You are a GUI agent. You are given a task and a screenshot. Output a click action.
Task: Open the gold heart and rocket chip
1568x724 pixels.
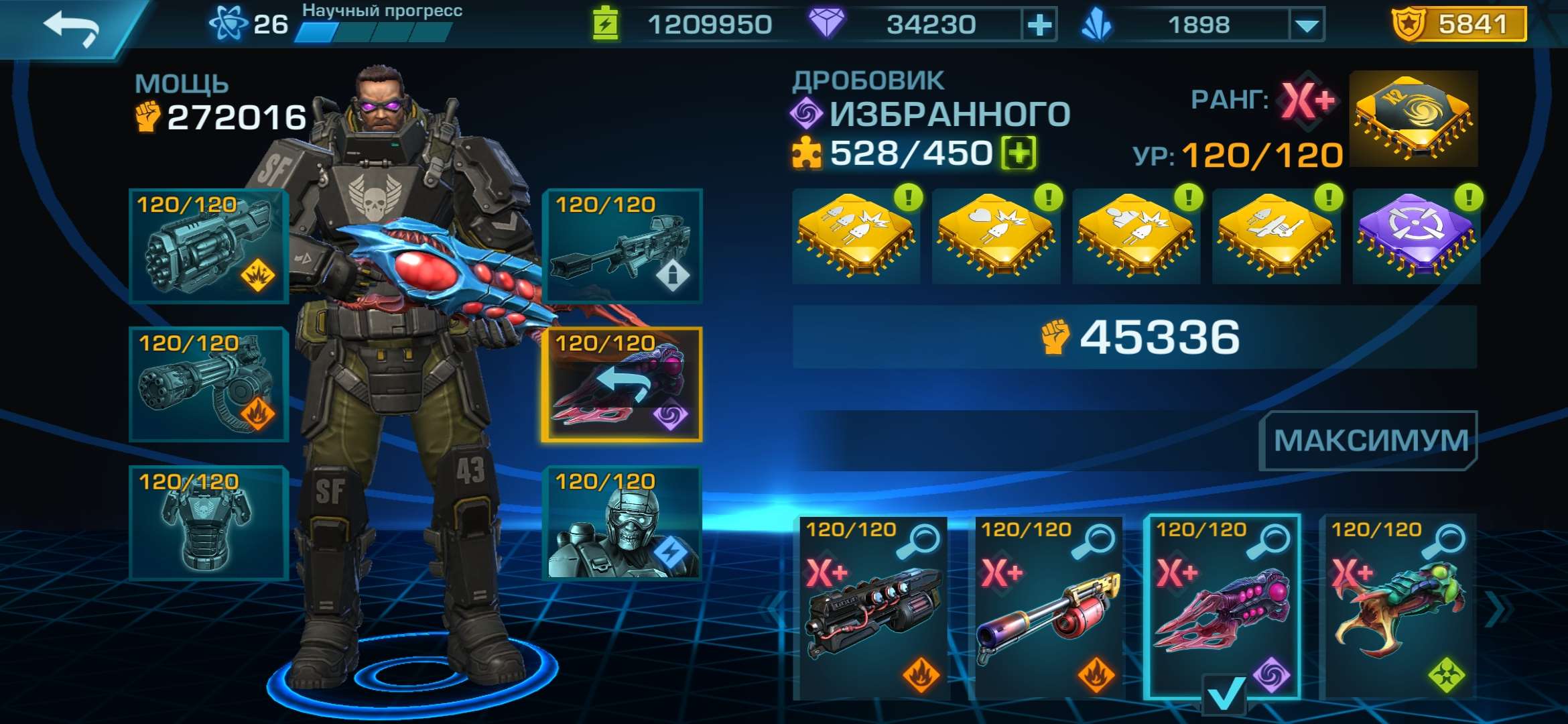tap(996, 236)
